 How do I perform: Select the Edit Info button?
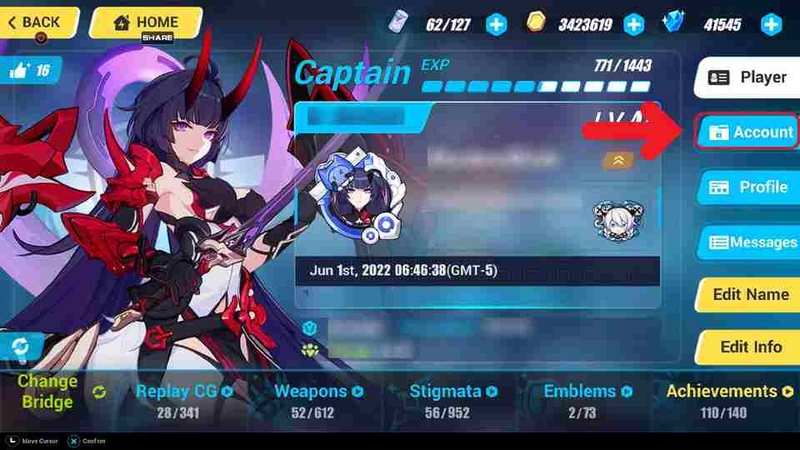(x=748, y=348)
